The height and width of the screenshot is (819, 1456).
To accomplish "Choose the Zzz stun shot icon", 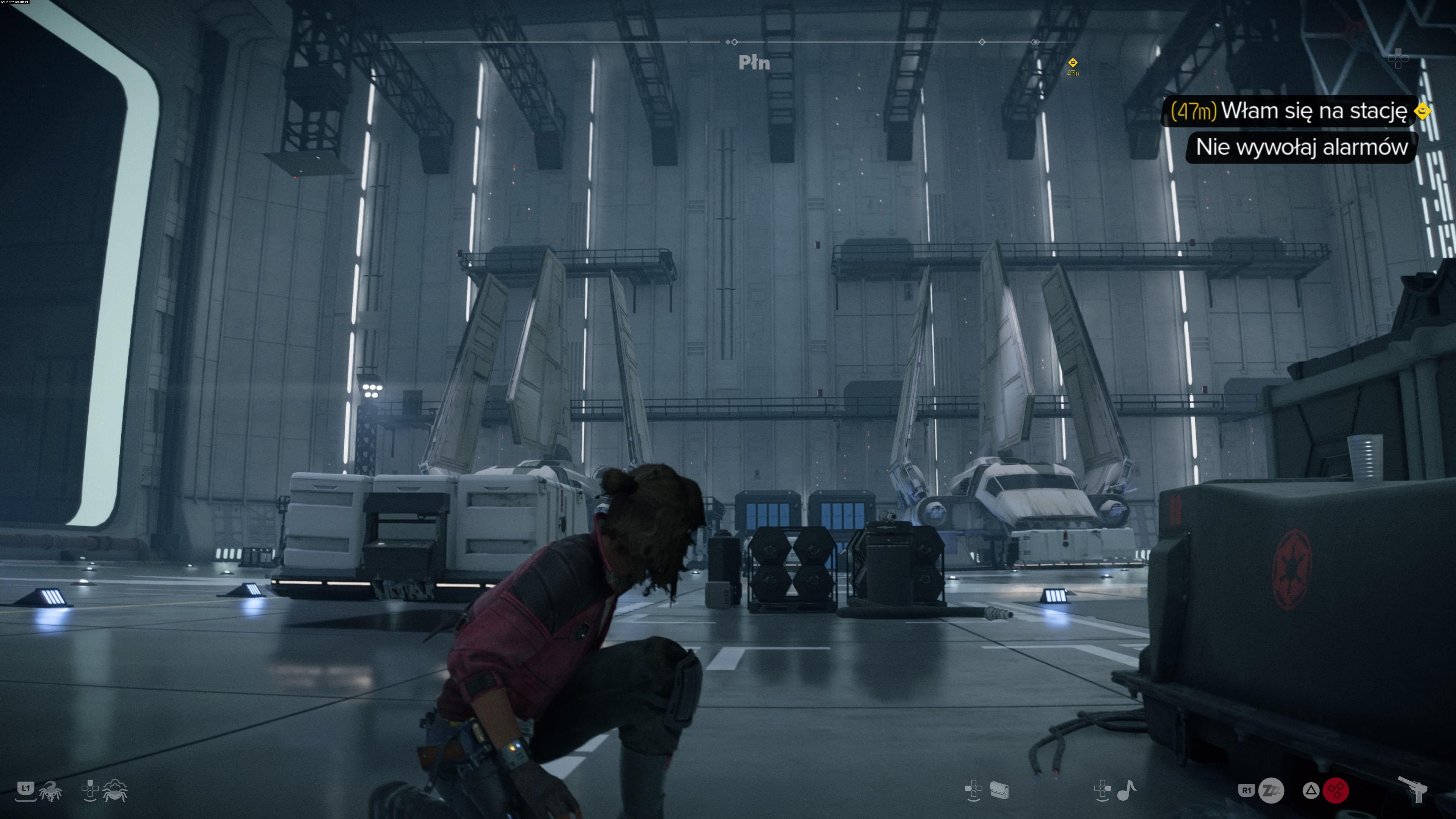I will 1271,790.
